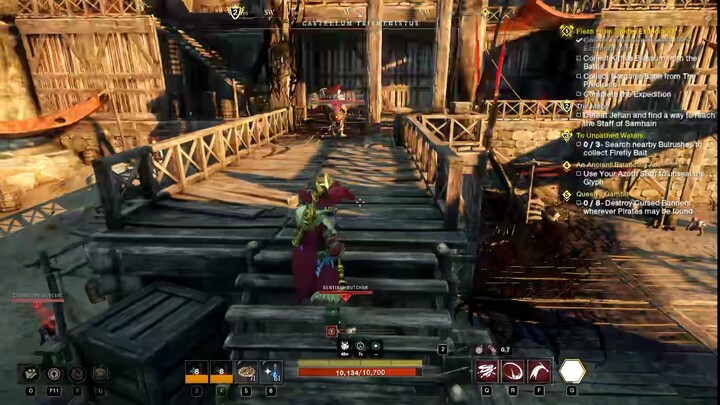Select the Complete the Expedition objective
The width and height of the screenshot is (720, 405).
pyautogui.click(x=627, y=93)
